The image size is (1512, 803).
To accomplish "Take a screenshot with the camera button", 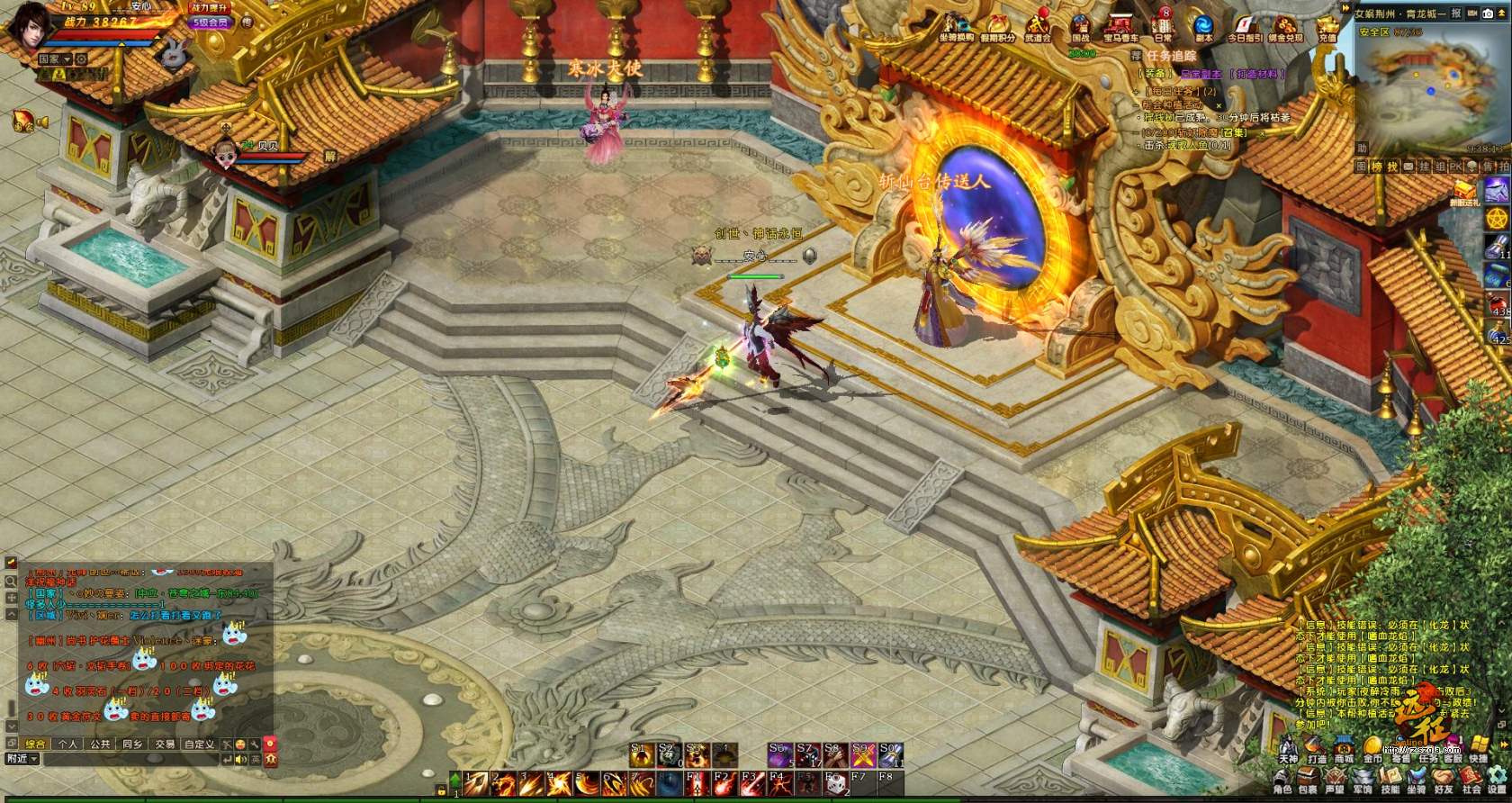I will pos(1487,14).
